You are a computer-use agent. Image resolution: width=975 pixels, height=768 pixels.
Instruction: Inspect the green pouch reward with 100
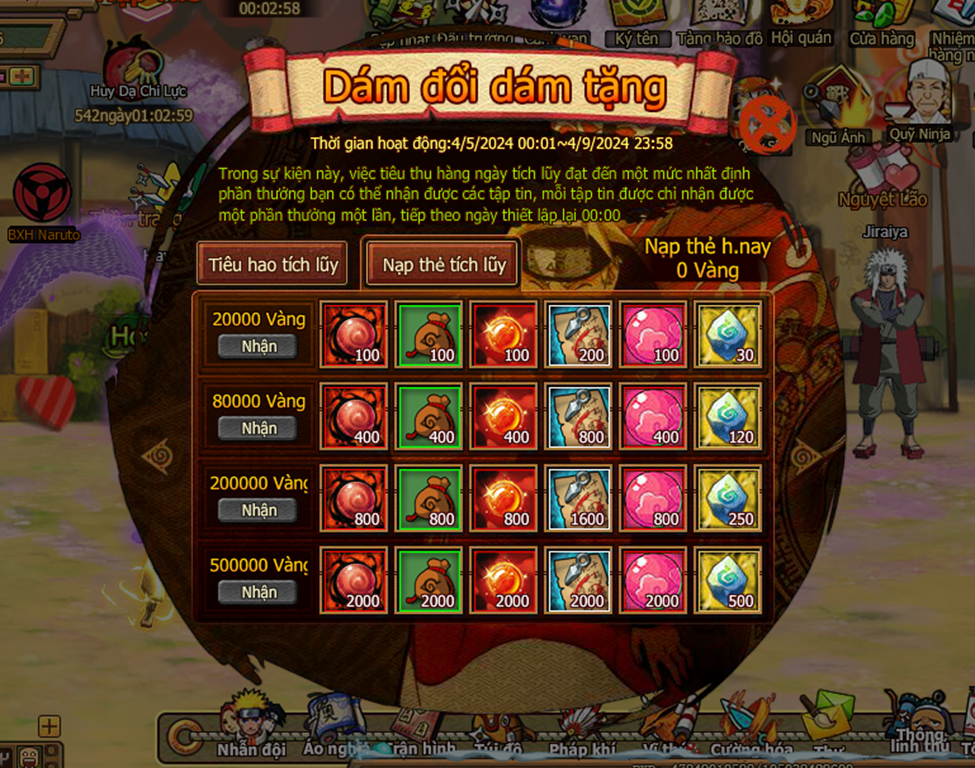428,335
